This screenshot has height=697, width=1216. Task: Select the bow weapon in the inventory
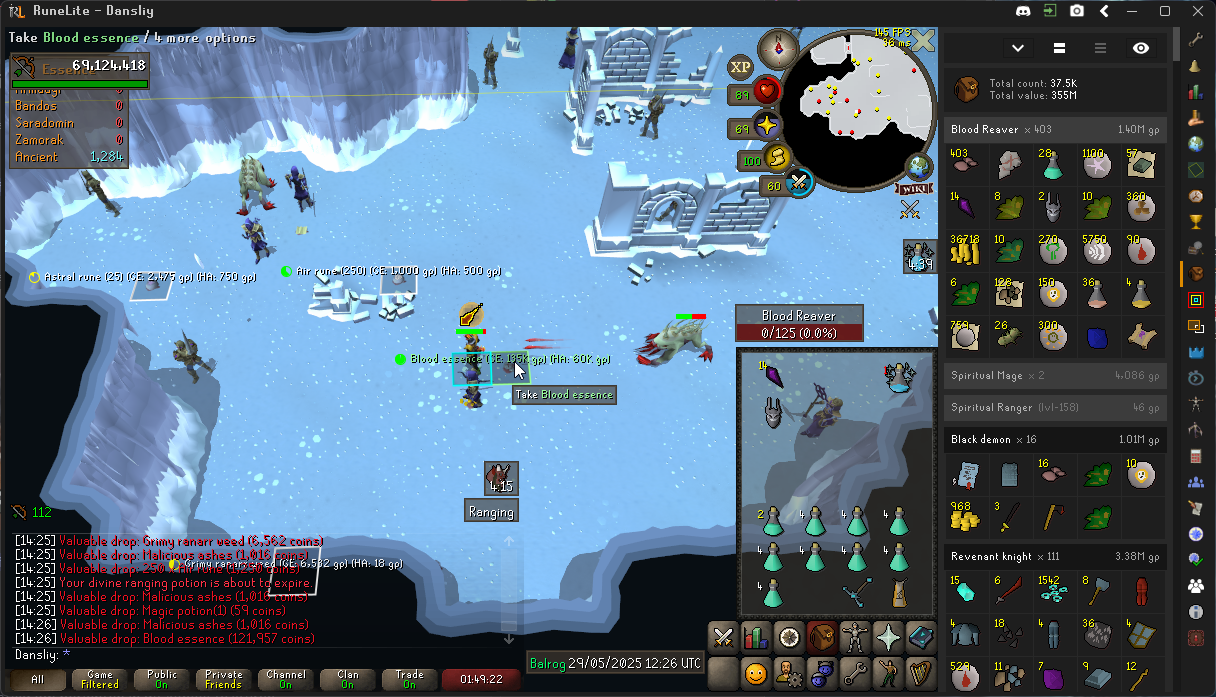point(856,590)
